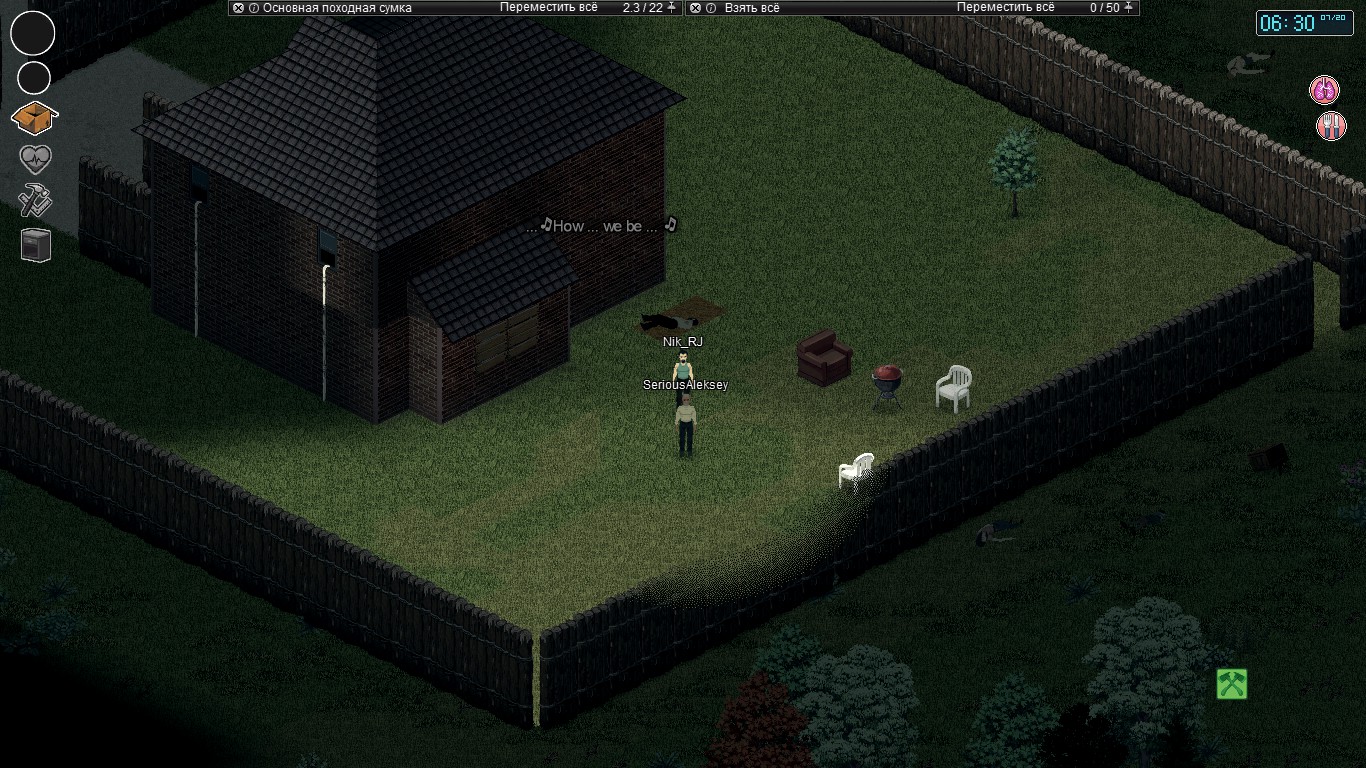Viewport: 1366px width, 768px height.
Task: Select the crafting hammer icon
Action: (x=34, y=200)
